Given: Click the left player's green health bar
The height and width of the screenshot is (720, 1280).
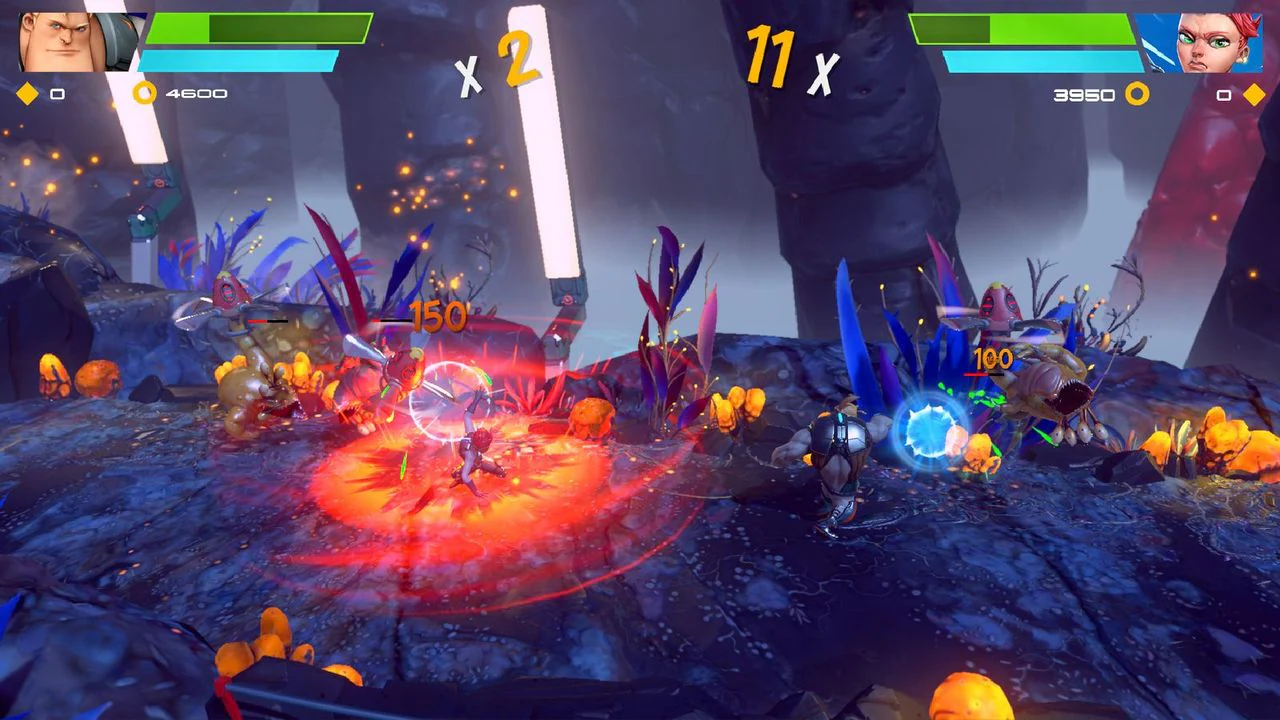Looking at the screenshot, I should (x=260, y=30).
